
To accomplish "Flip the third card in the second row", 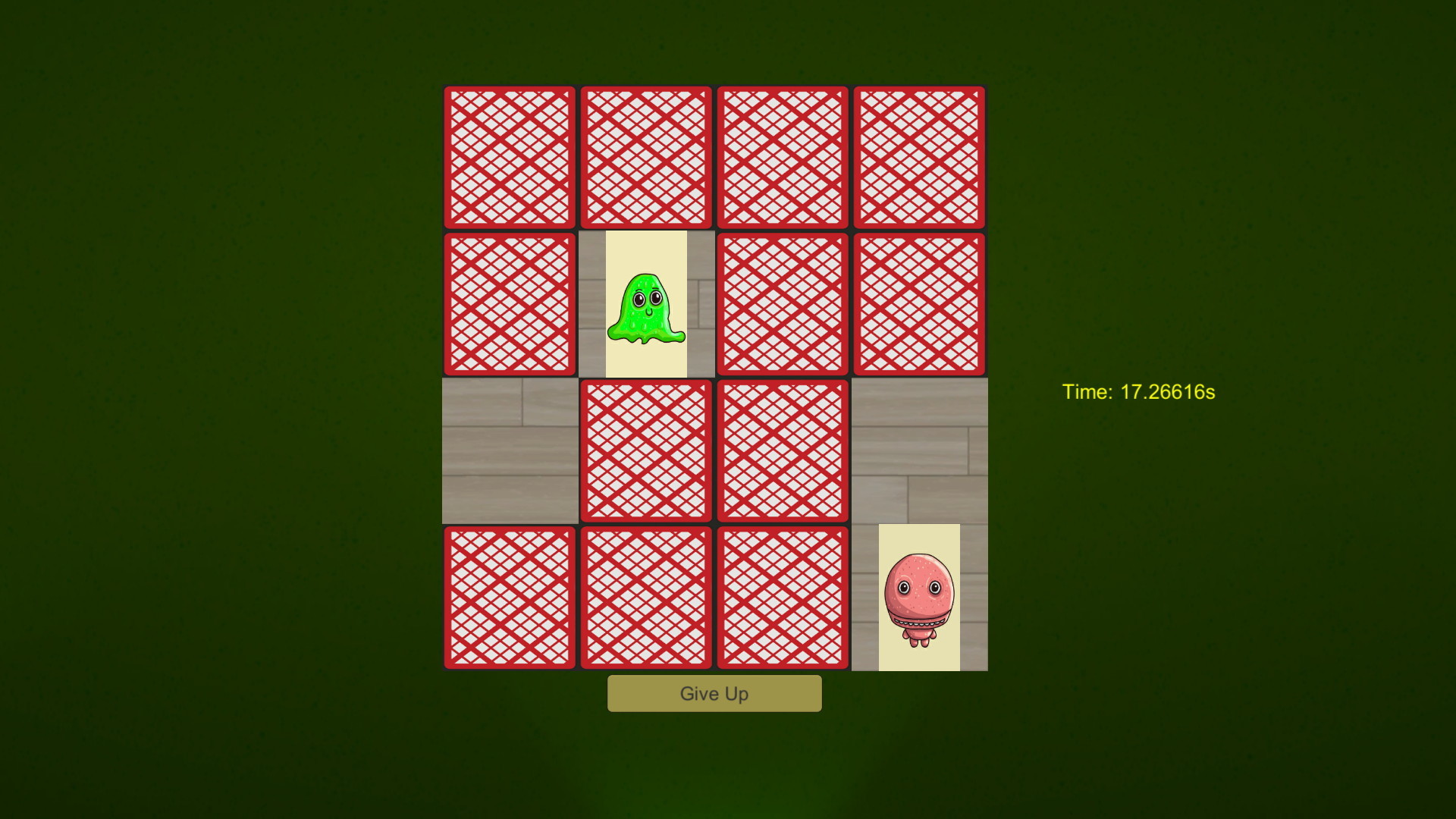I will coord(783,303).
